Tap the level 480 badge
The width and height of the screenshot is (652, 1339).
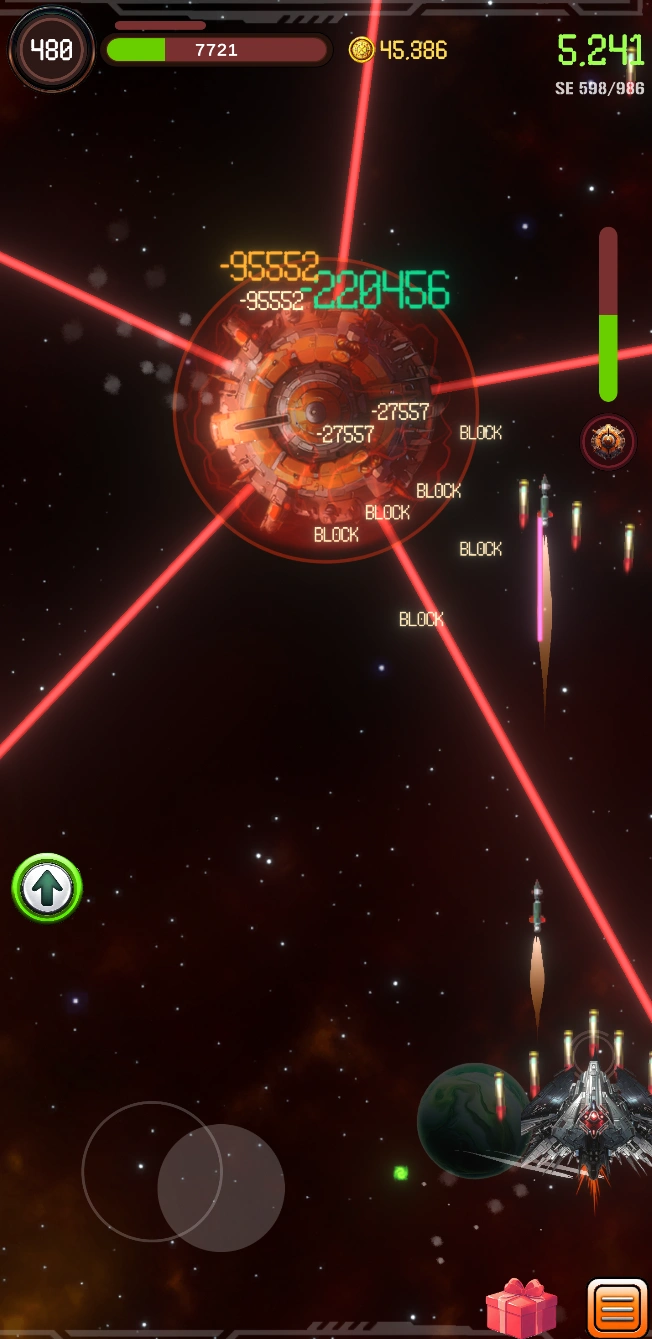pyautogui.click(x=51, y=49)
